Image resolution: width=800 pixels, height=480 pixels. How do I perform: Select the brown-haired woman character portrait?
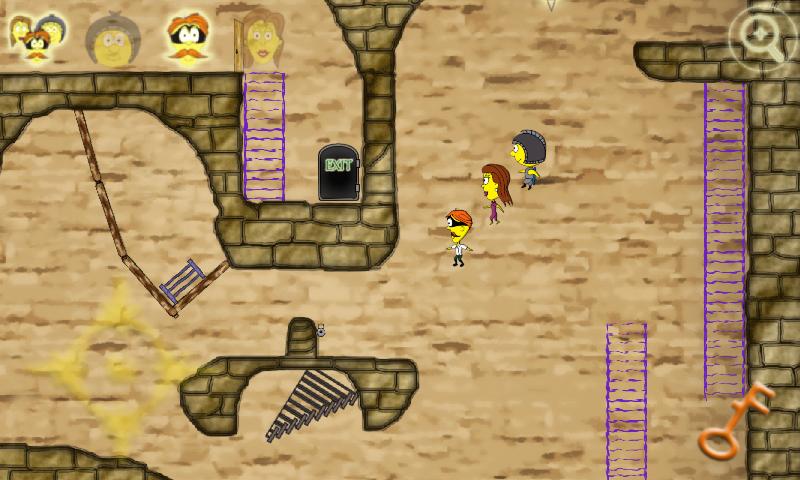[259, 40]
